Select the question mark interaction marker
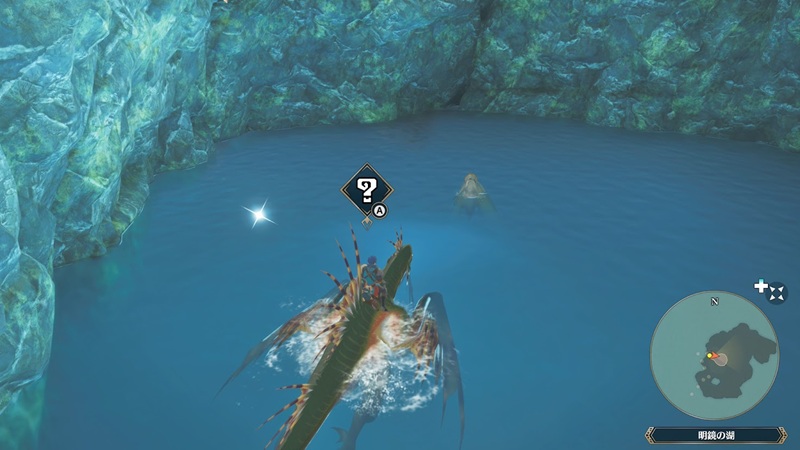800x450 pixels. [365, 187]
